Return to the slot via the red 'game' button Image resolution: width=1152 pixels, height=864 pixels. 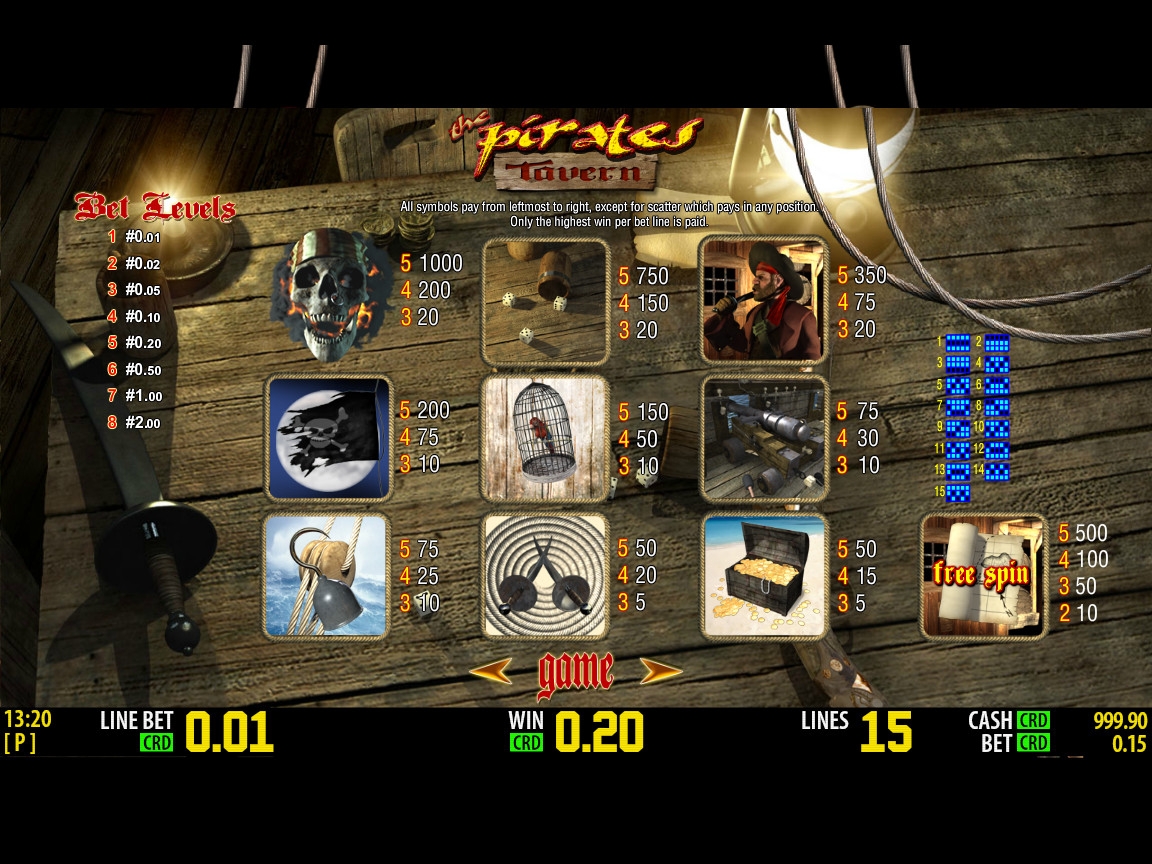coord(575,673)
